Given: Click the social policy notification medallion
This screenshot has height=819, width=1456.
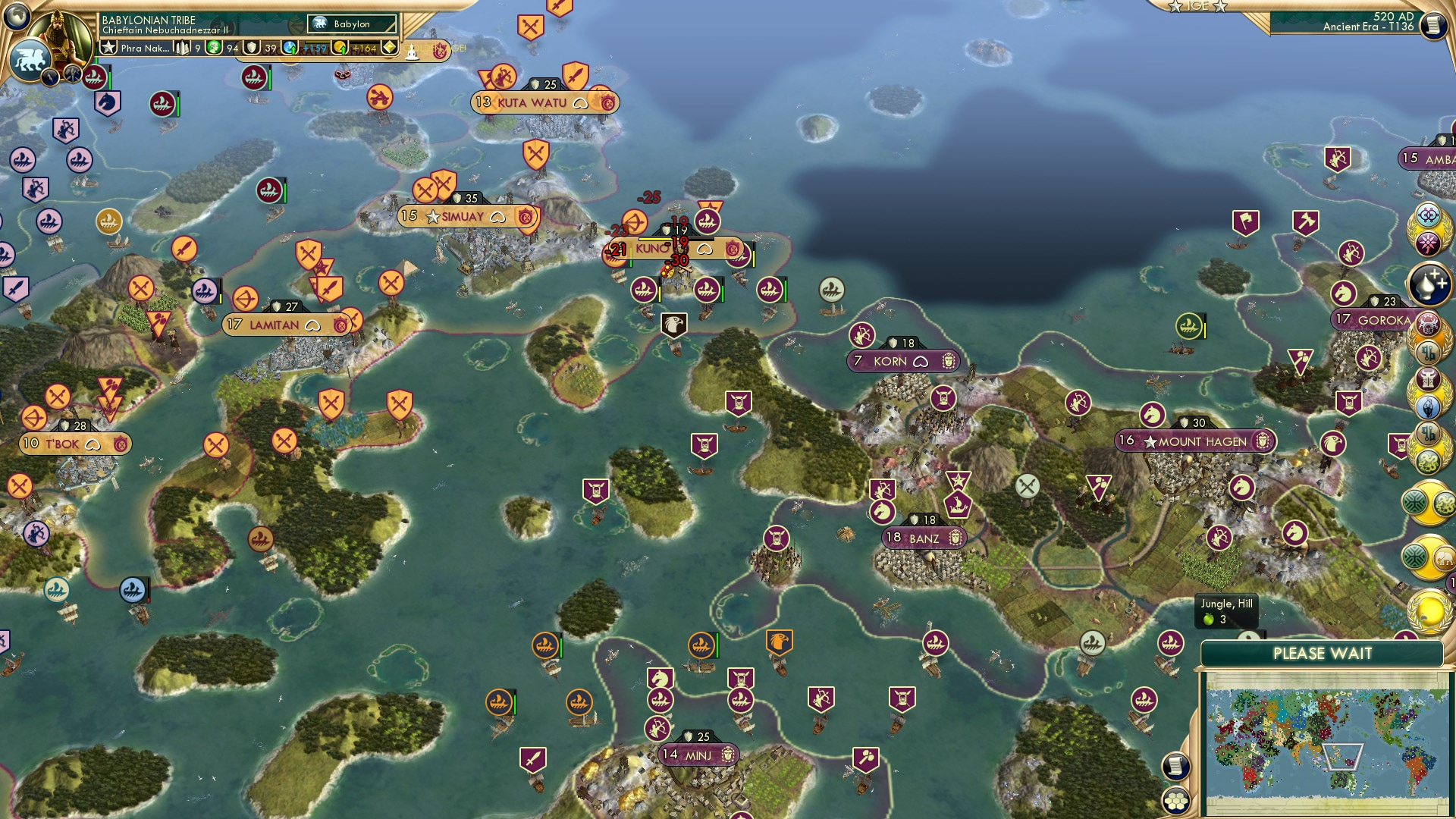Looking at the screenshot, I should [x=1430, y=240].
